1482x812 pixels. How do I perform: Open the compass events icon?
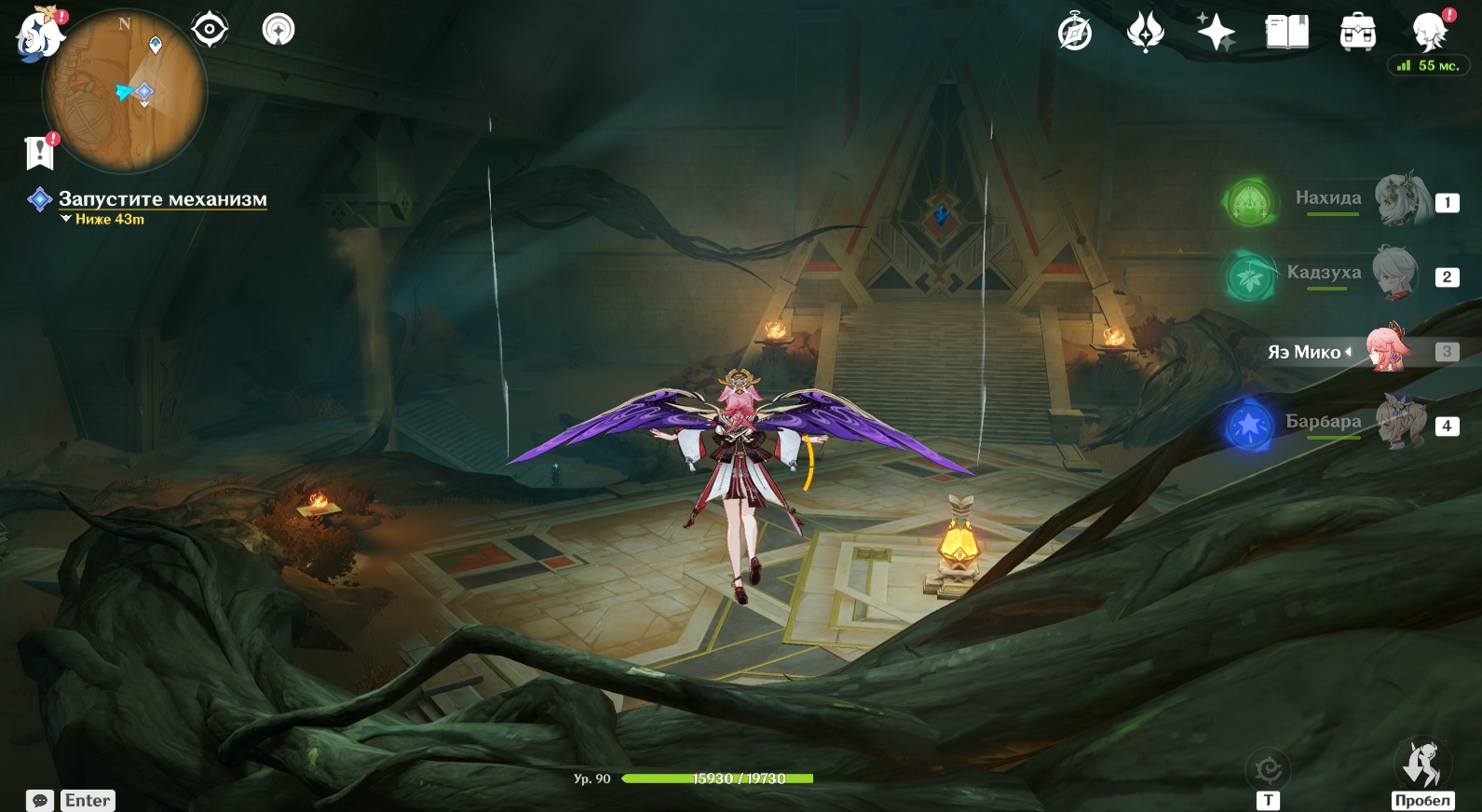click(x=1075, y=33)
